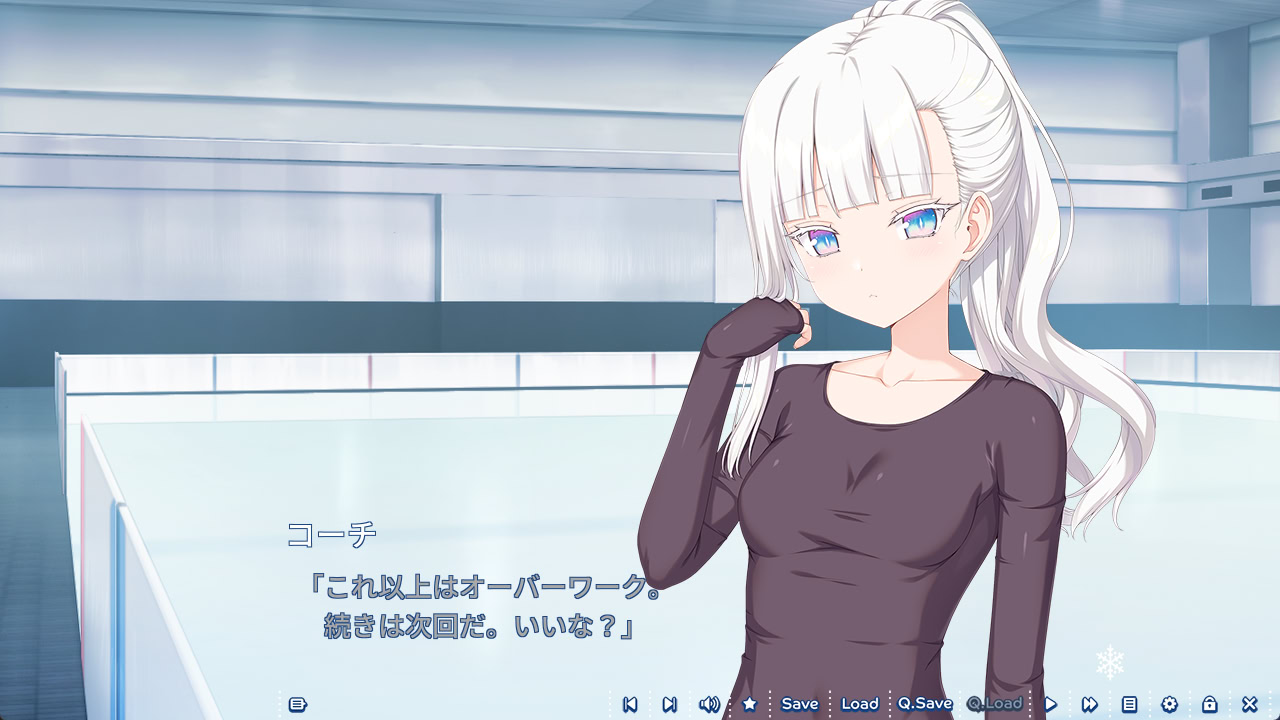1280x720 pixels.
Task: Bookmark this scene with the star icon
Action: tap(748, 704)
